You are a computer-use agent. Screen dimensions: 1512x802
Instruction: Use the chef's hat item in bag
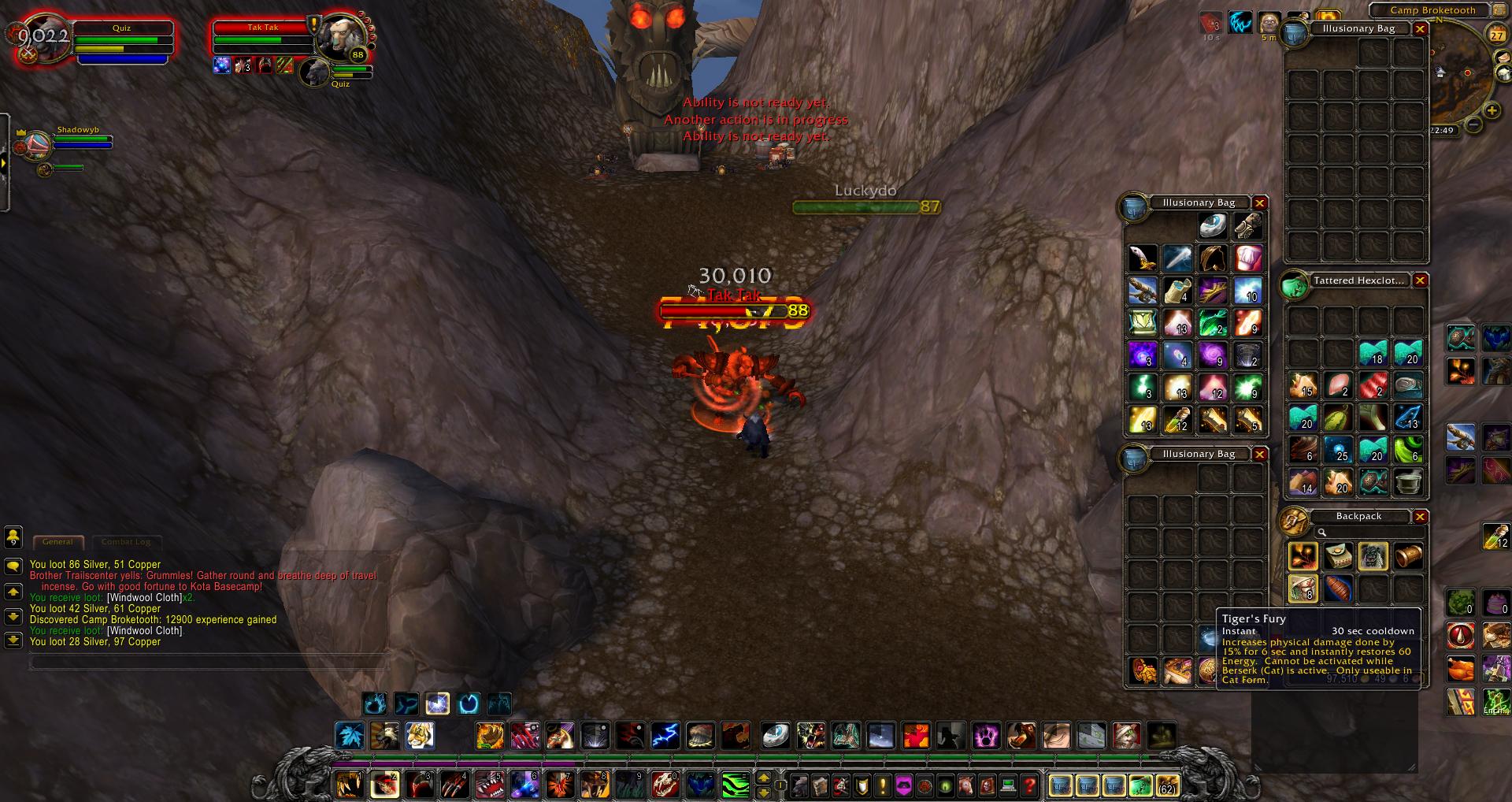pos(1247,258)
